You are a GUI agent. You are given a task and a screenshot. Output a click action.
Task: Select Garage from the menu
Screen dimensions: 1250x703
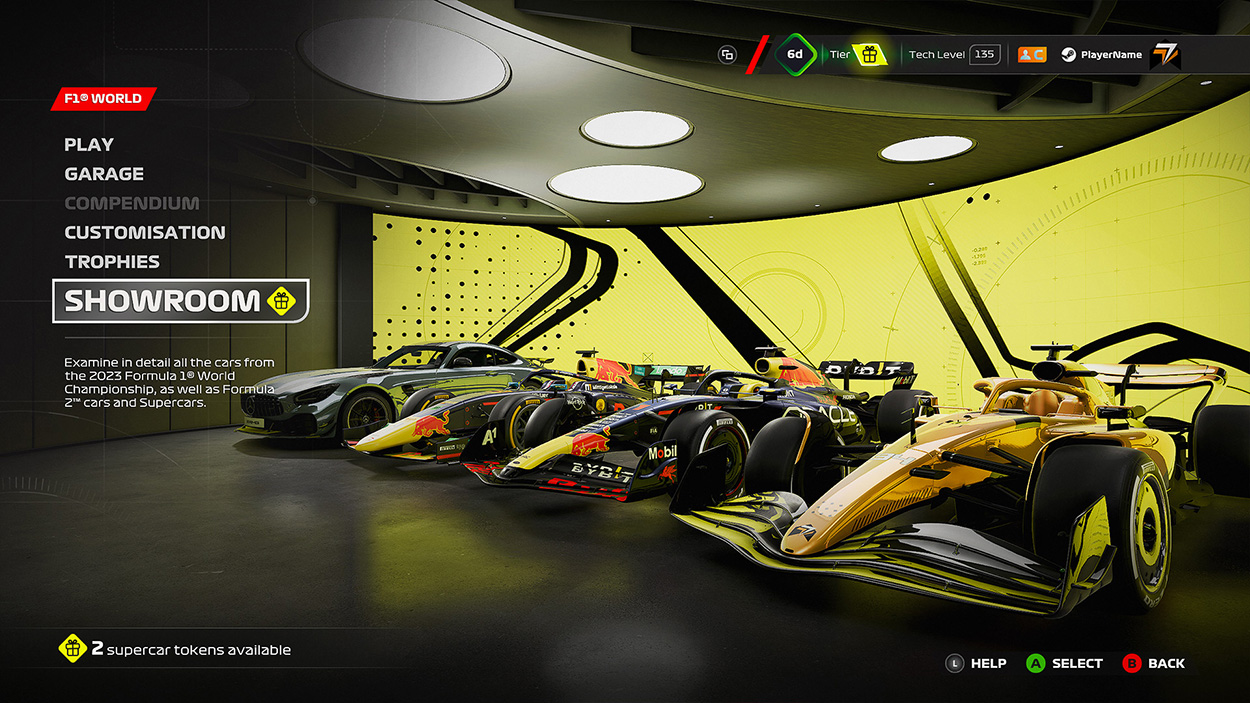coord(104,174)
